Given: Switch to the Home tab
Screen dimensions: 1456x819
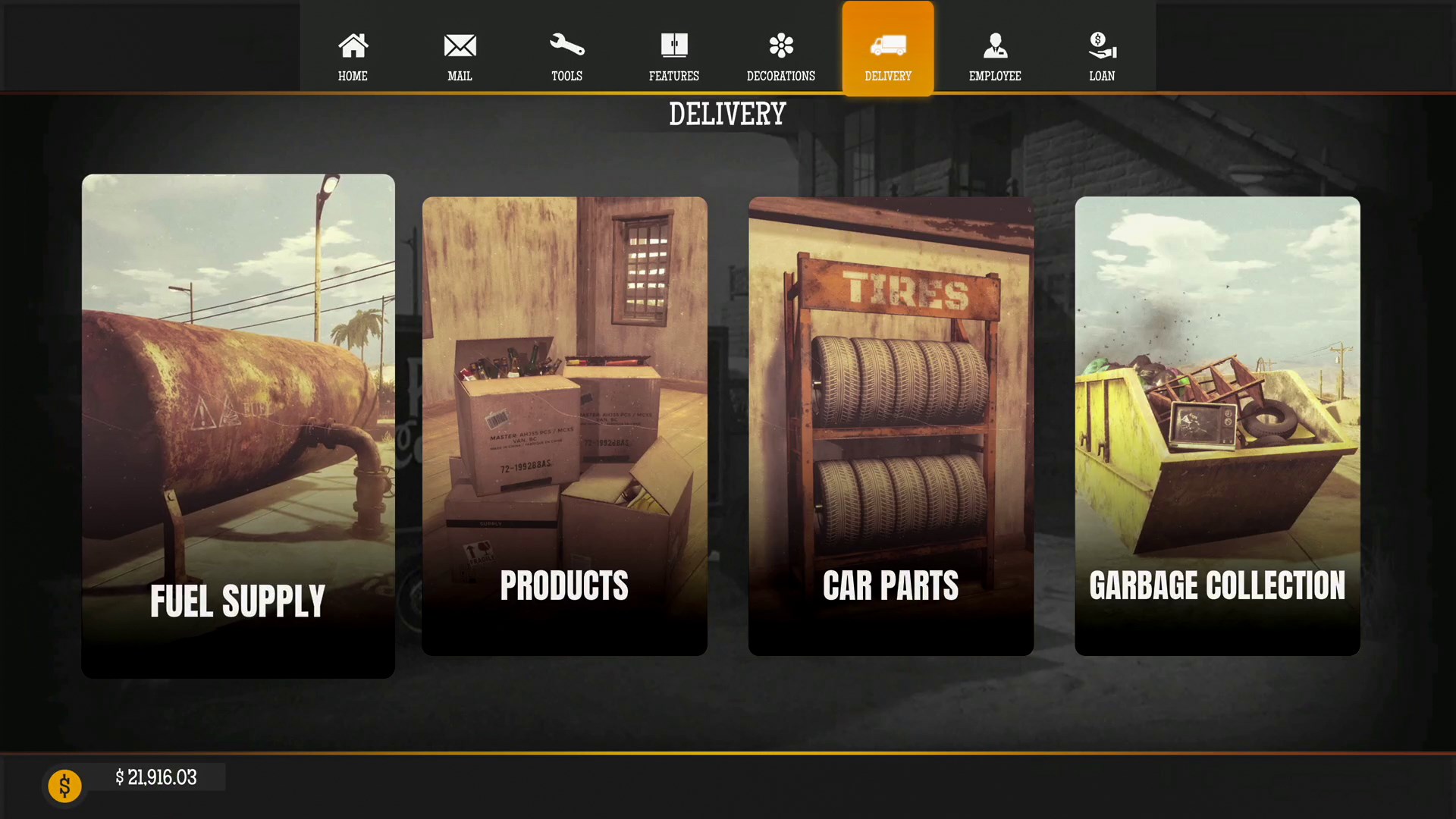Looking at the screenshot, I should coord(353,57).
